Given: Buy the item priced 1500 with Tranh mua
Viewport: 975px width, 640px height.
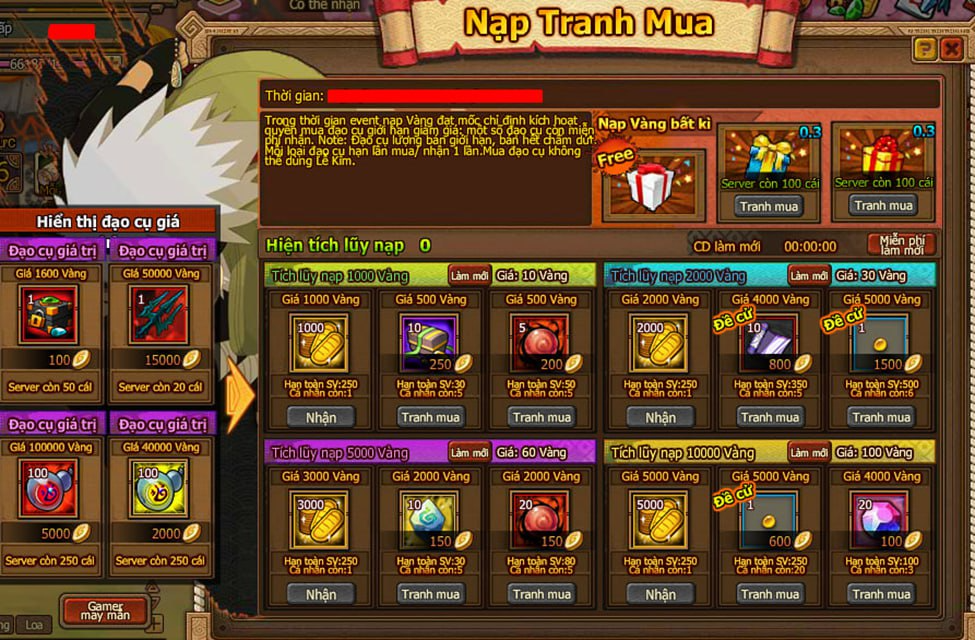Looking at the screenshot, I should point(881,417).
